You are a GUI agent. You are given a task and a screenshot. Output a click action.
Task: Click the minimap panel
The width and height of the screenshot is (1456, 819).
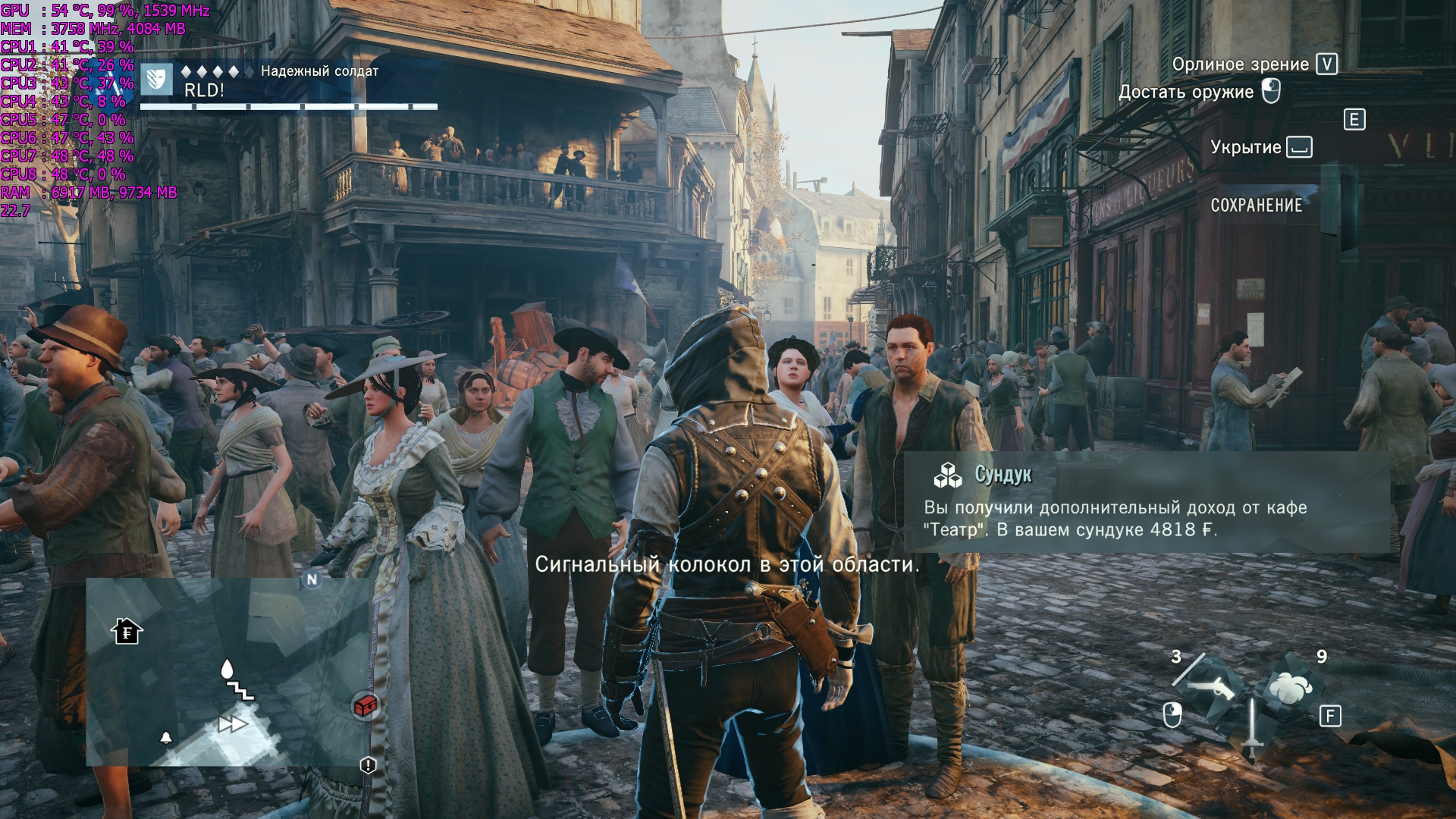pyautogui.click(x=227, y=672)
